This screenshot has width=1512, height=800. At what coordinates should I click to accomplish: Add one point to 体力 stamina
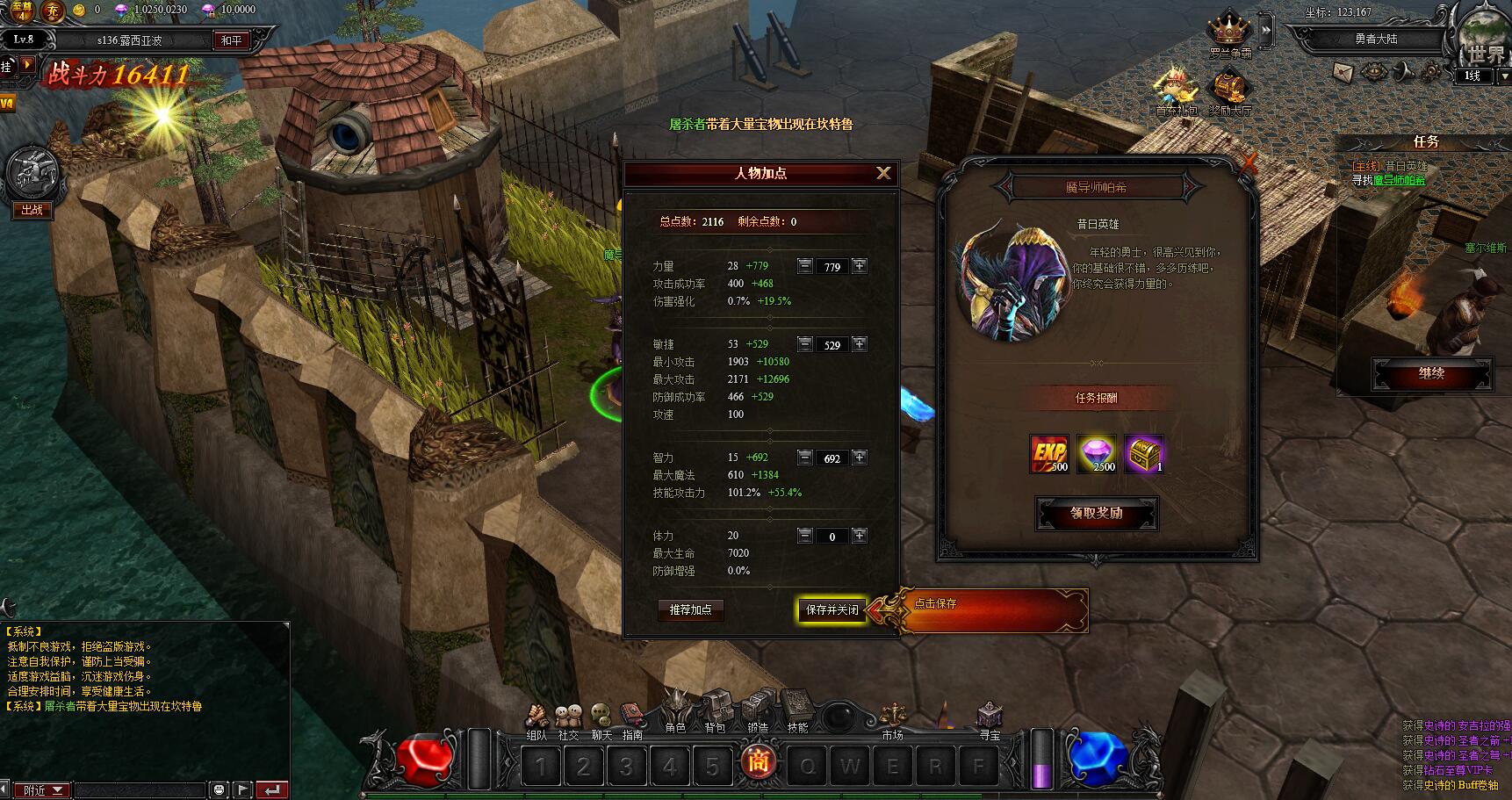(860, 535)
